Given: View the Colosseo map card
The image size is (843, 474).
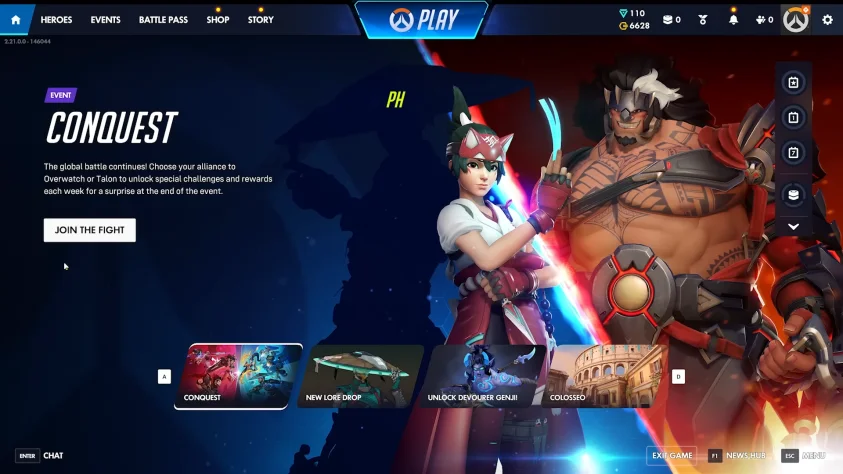Looking at the screenshot, I should (x=606, y=376).
